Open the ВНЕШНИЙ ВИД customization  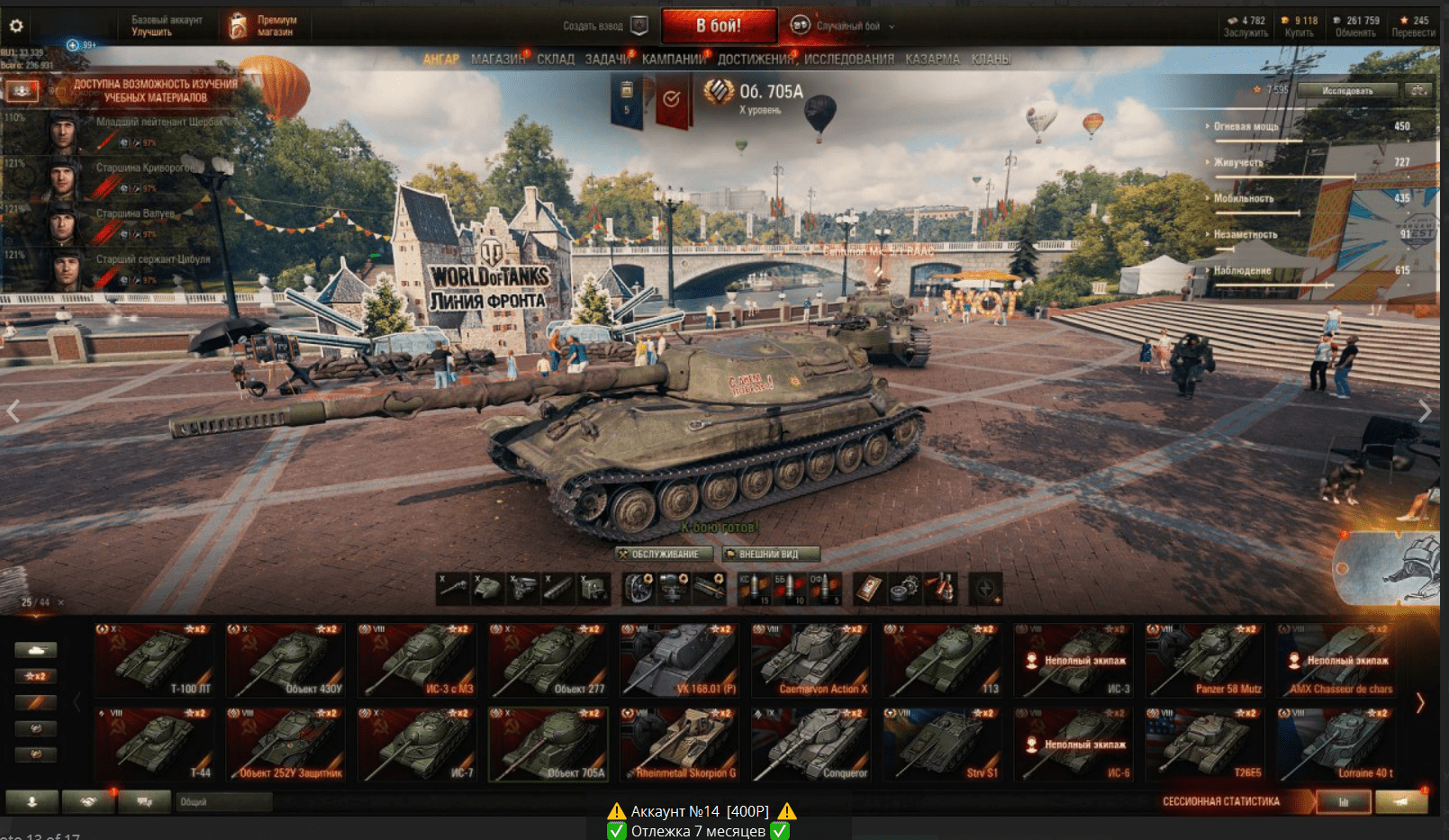pyautogui.click(x=772, y=555)
